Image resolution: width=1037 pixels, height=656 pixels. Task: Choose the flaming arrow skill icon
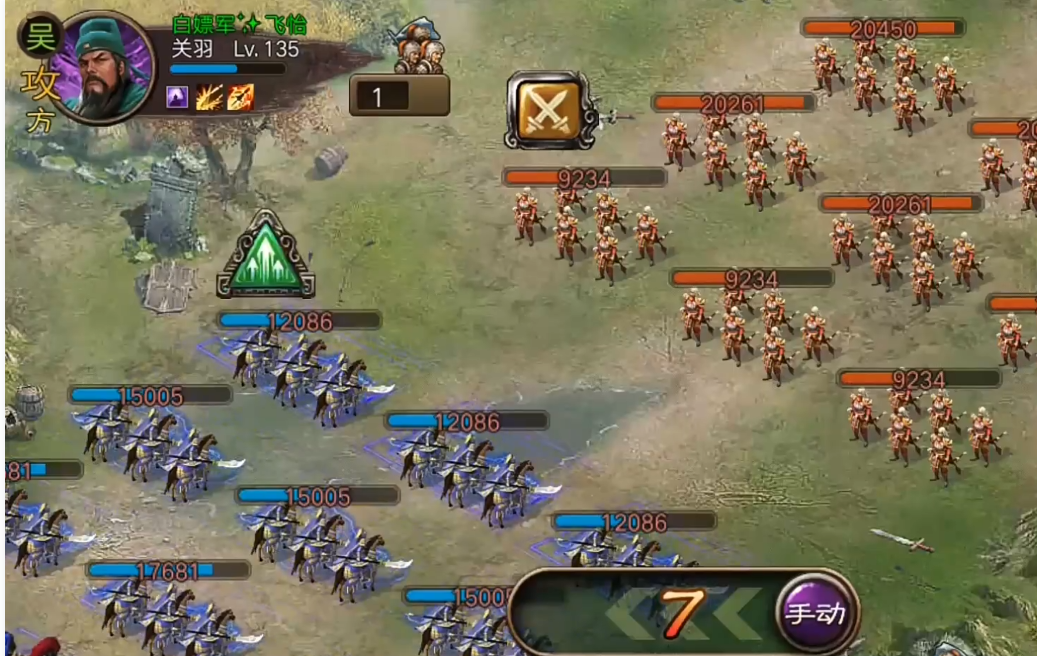pos(240,97)
